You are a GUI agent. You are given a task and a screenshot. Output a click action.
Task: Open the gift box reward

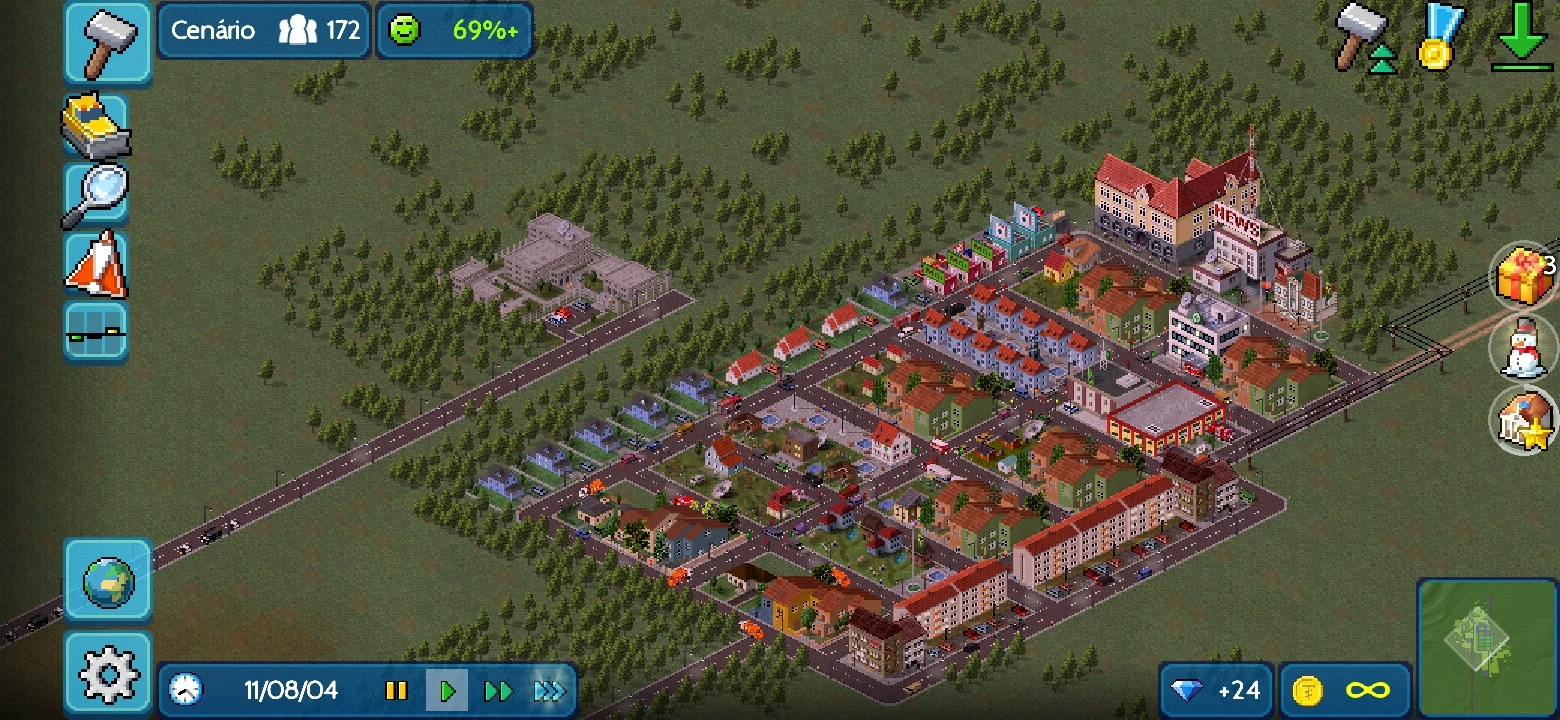point(1524,274)
